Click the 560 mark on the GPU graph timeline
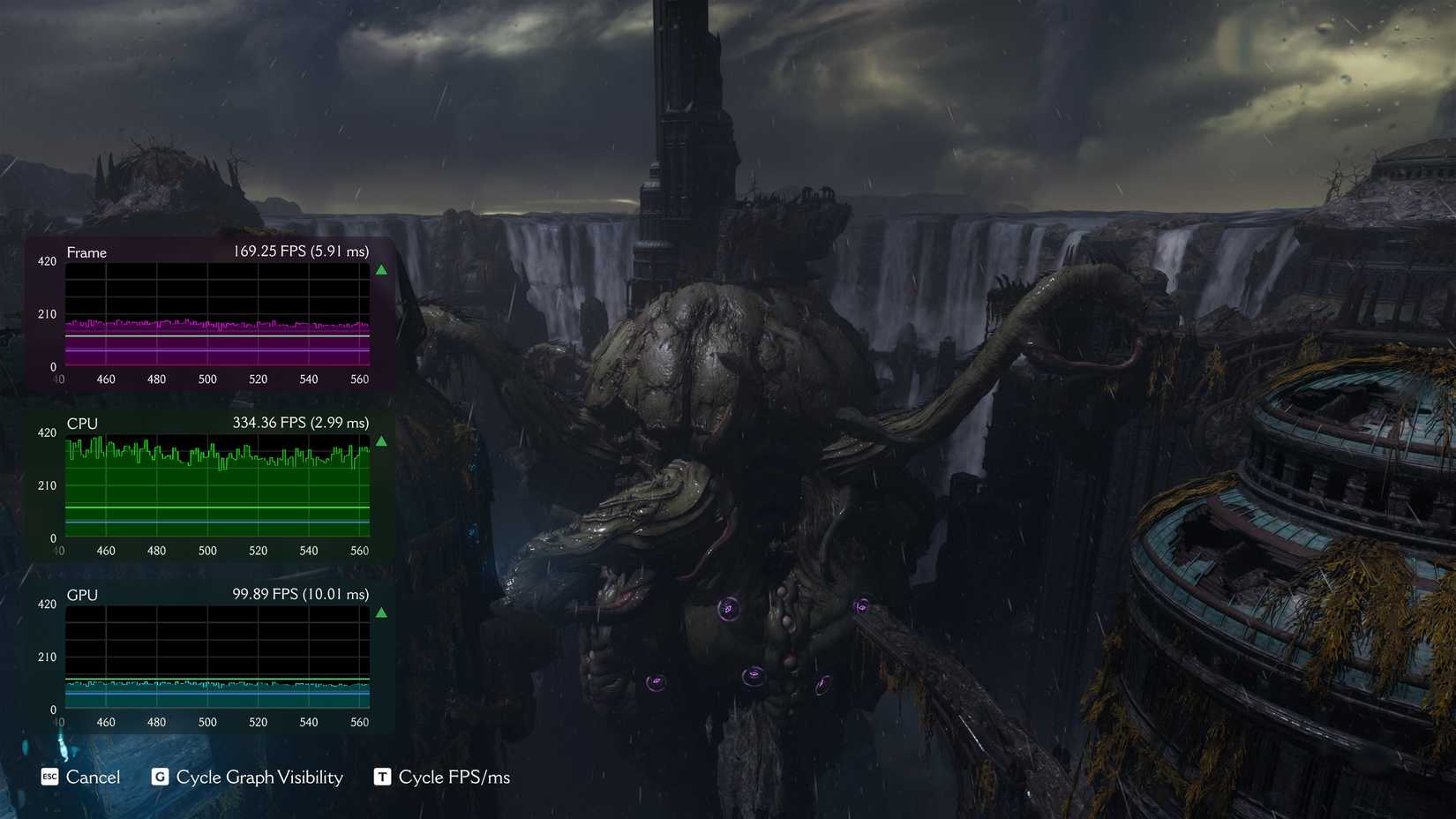The image size is (1456, 819). click(x=360, y=721)
